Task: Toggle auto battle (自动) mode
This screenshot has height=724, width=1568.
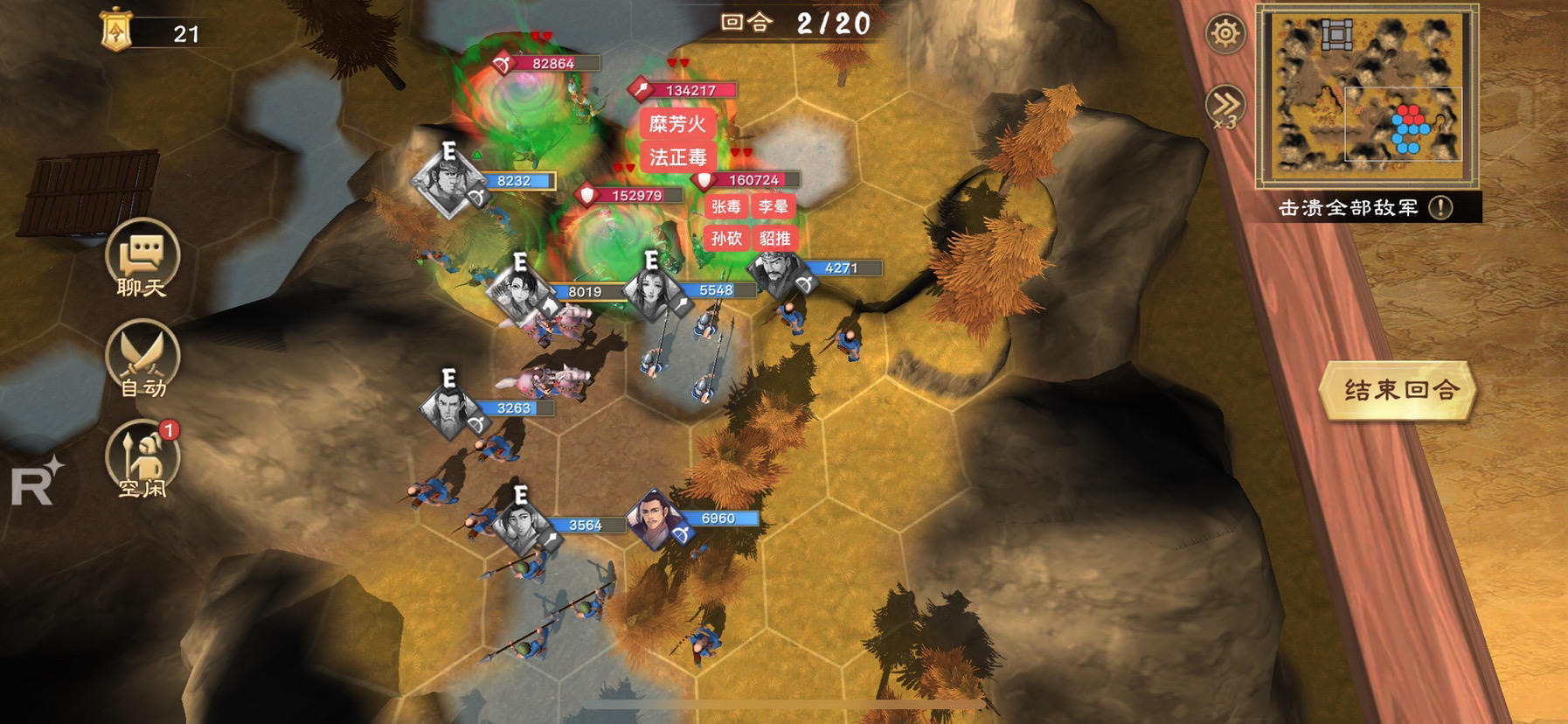Action: tap(142, 360)
